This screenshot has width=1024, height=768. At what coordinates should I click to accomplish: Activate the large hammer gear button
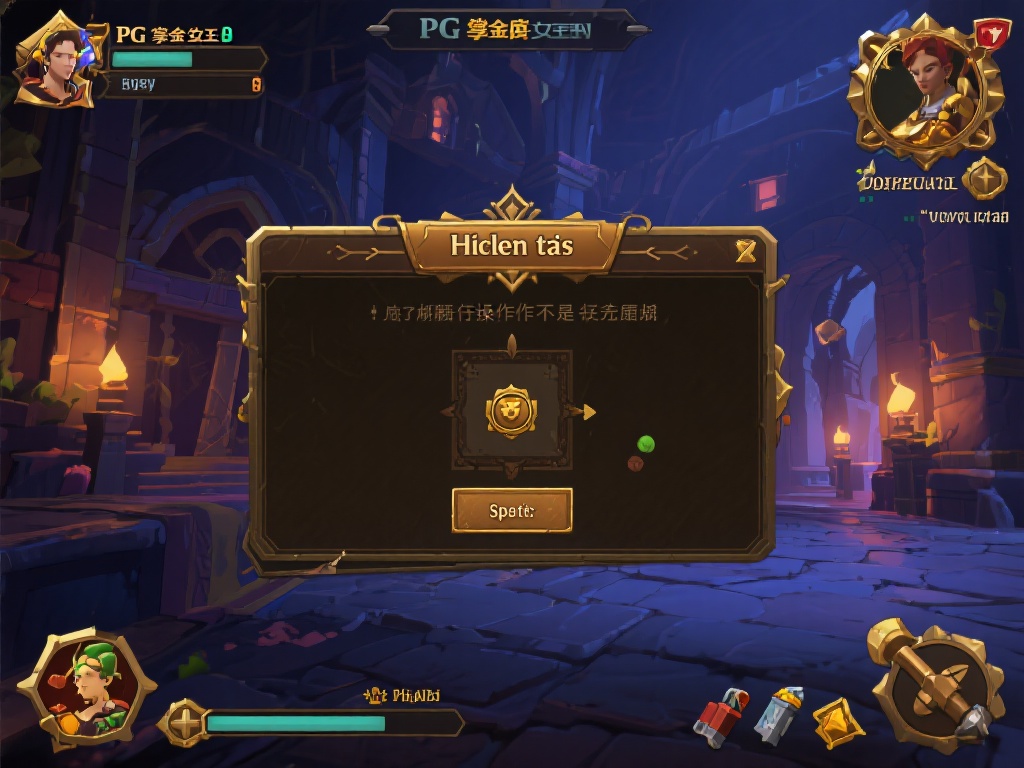click(937, 685)
